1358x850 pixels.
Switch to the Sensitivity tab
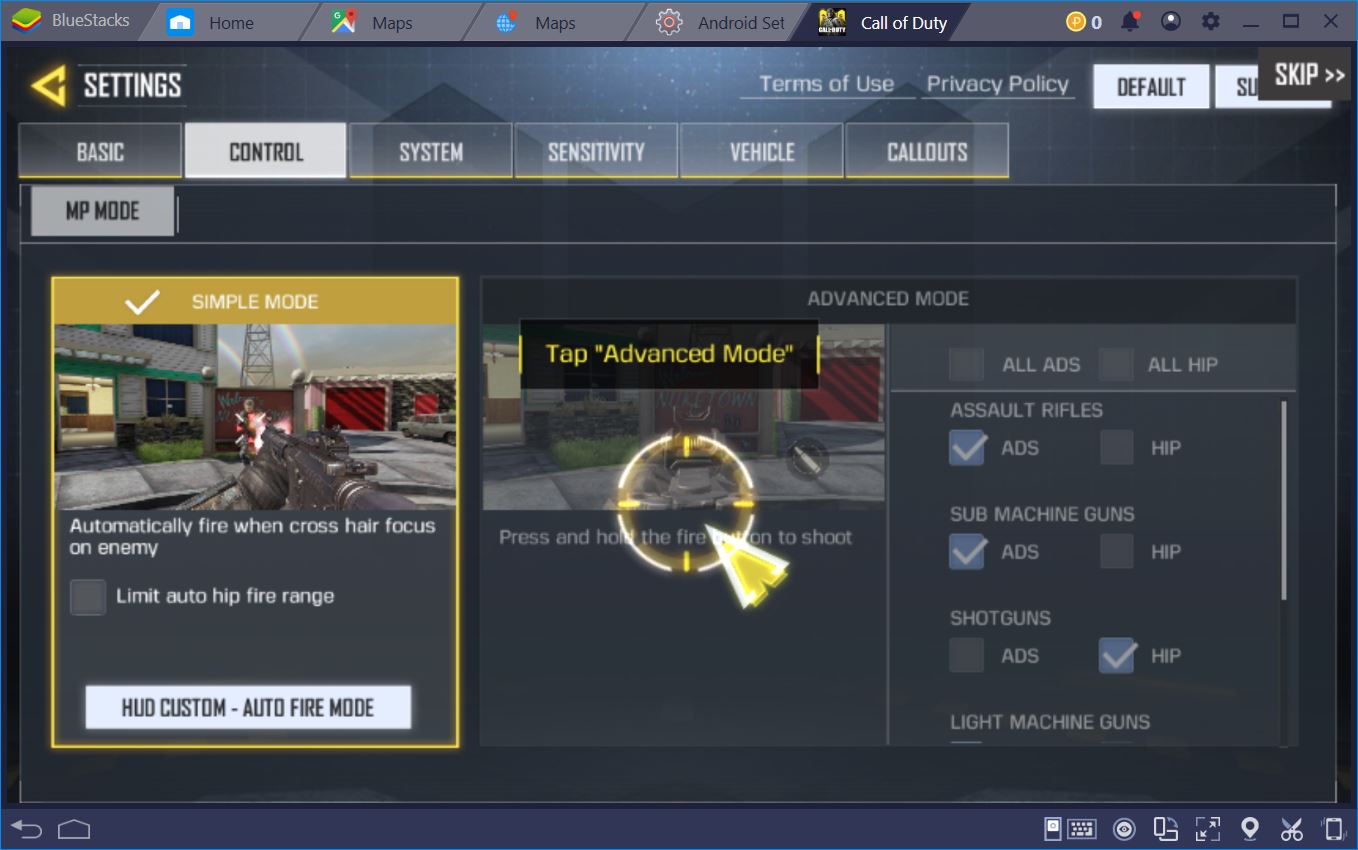[595, 150]
